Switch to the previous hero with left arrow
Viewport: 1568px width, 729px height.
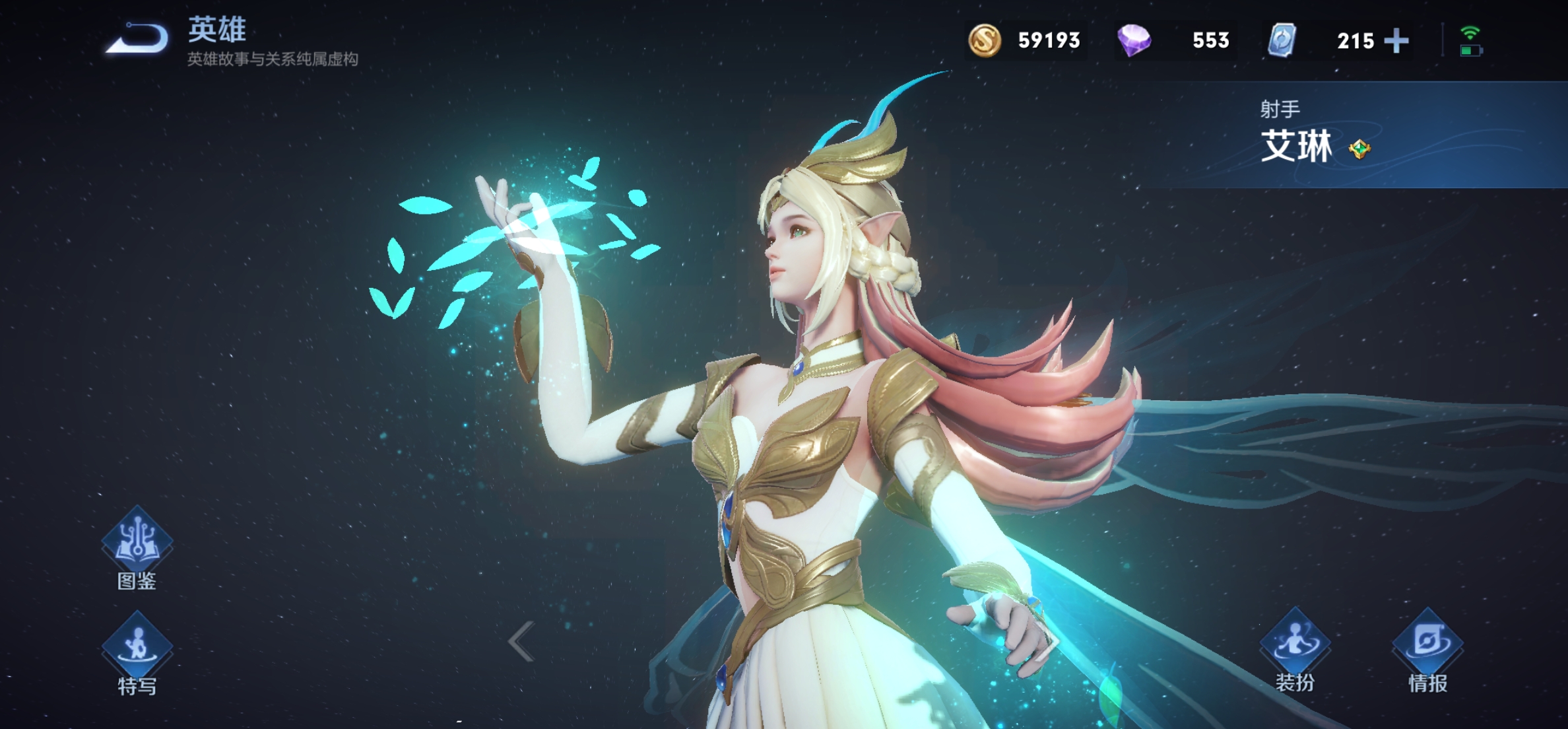(521, 641)
